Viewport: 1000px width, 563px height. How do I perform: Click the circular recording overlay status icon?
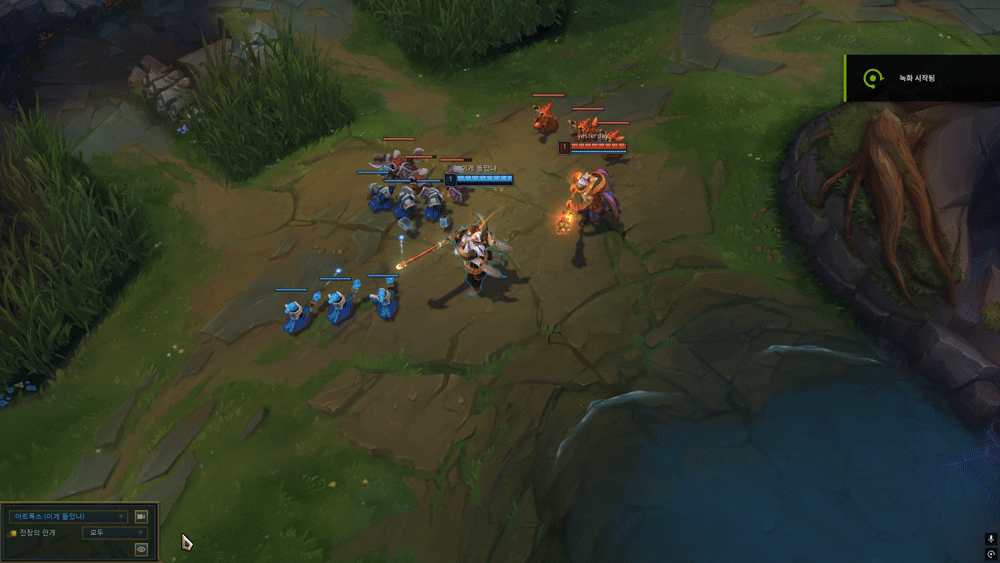990,554
